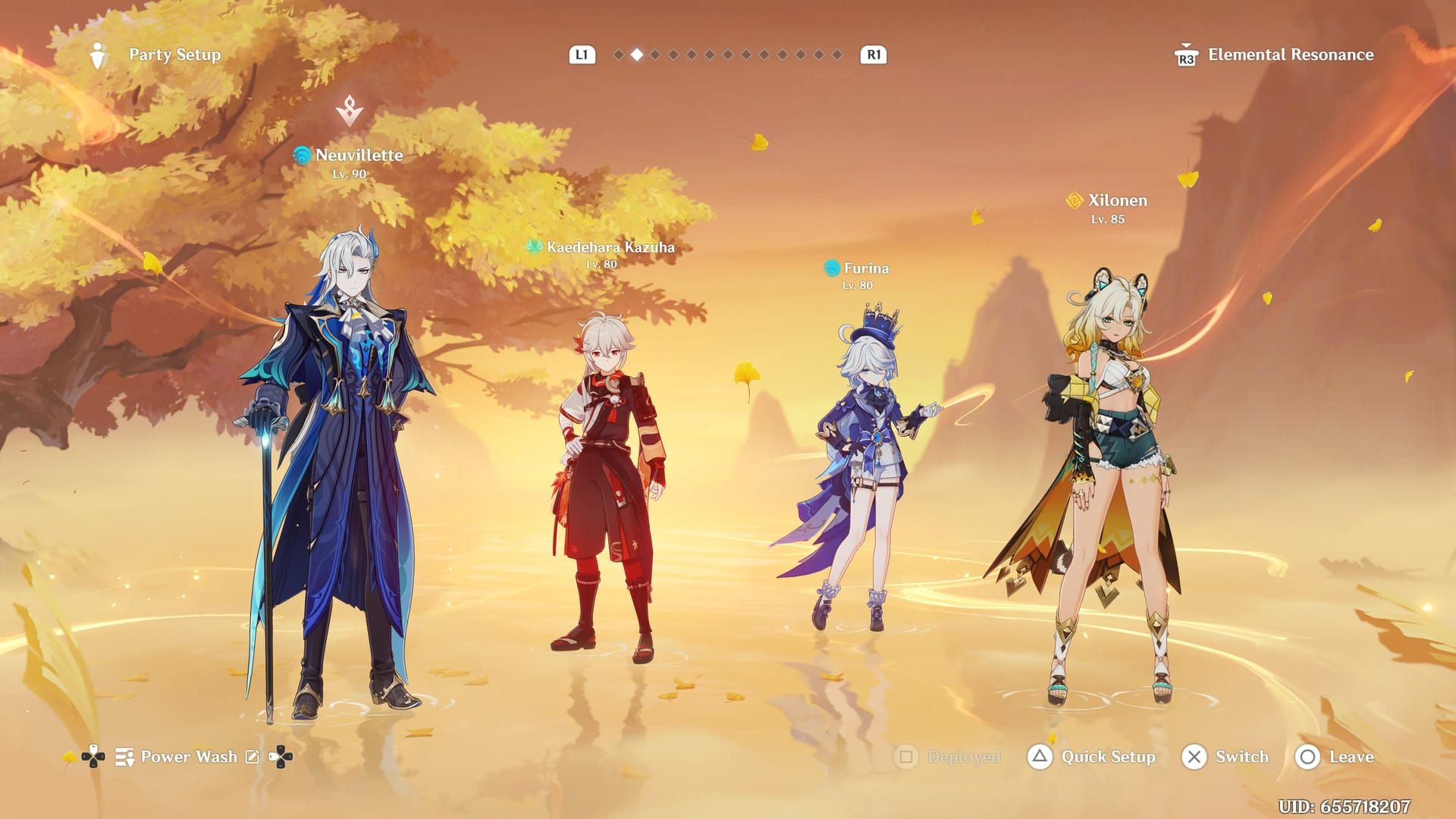
Task: Click the Elemental Resonance icon top right
Action: point(1188,55)
